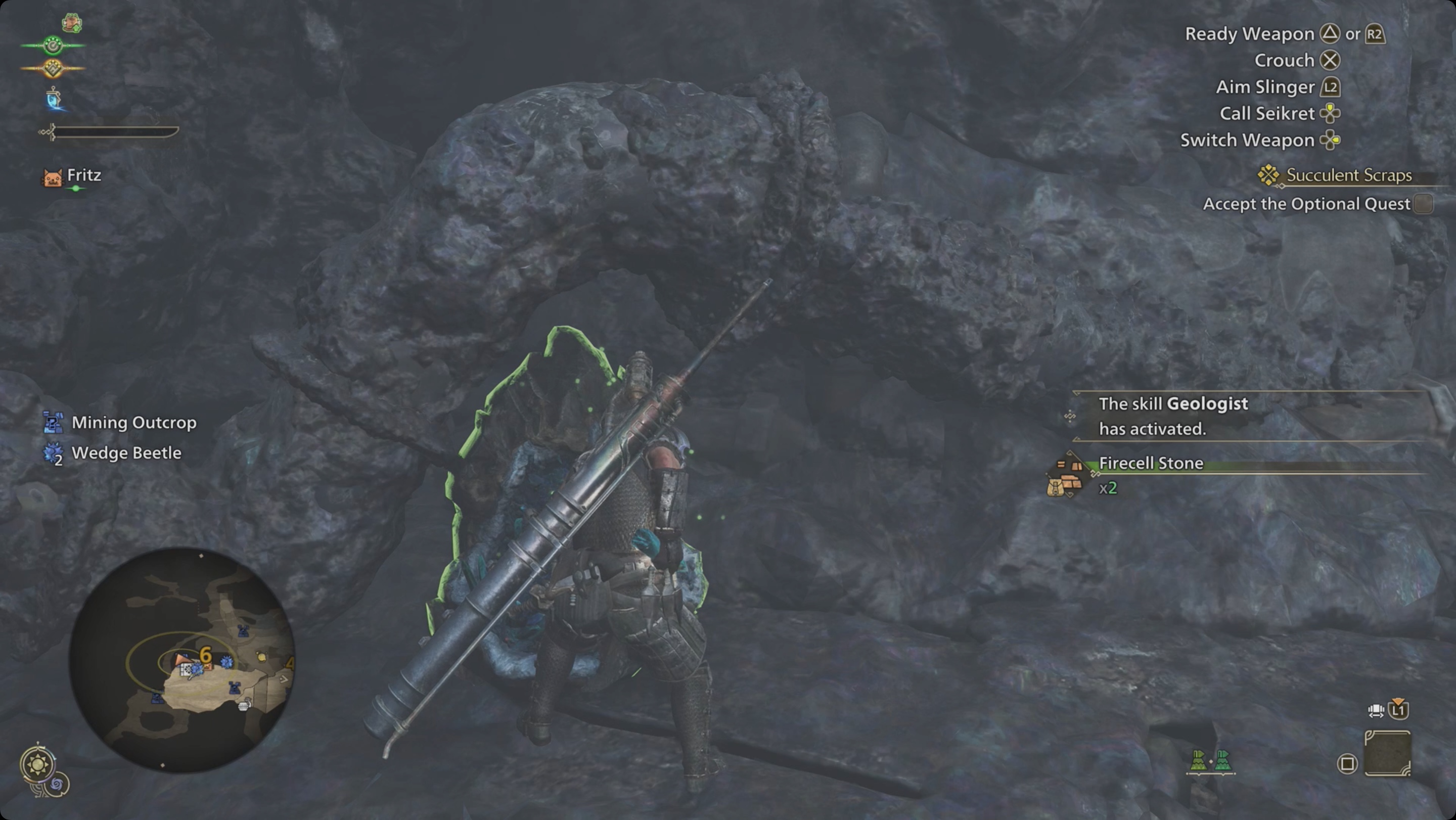Select the Palico companion Fritz

pos(83,176)
